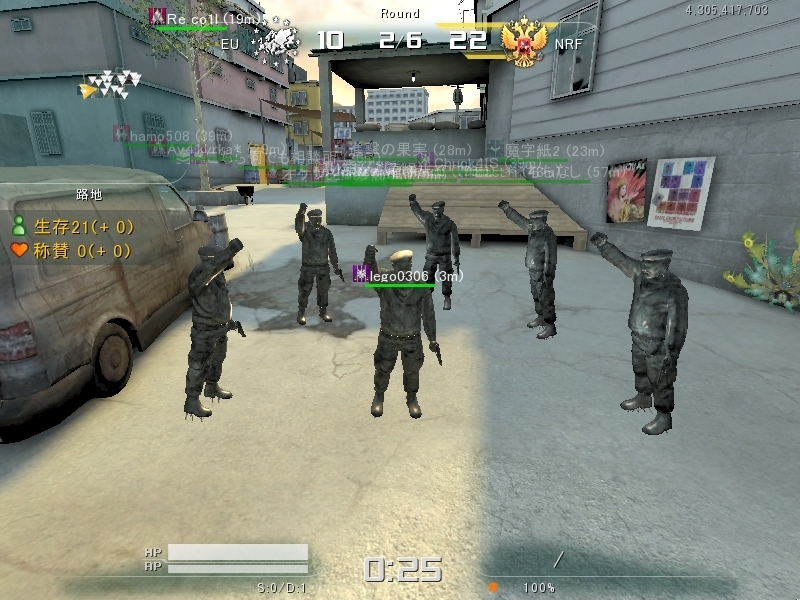The image size is (800, 600).
Task: Select the NRF eagle emblem
Action: click(x=523, y=42)
